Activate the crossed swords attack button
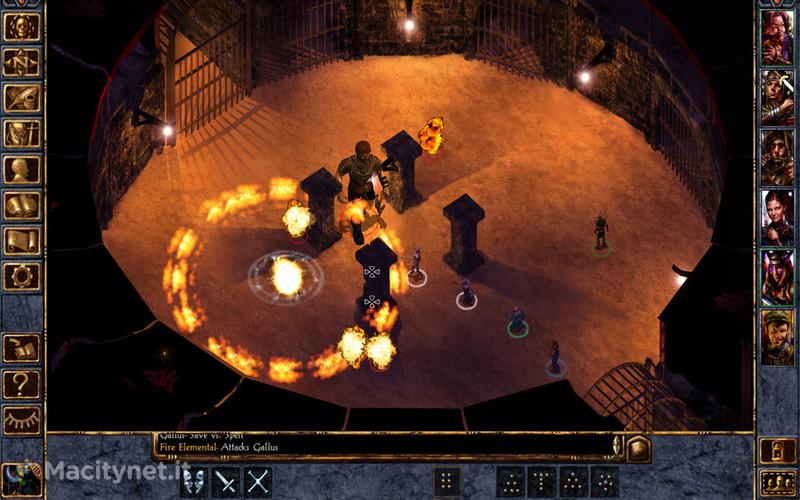Image resolution: width=800 pixels, height=500 pixels. click(258, 481)
